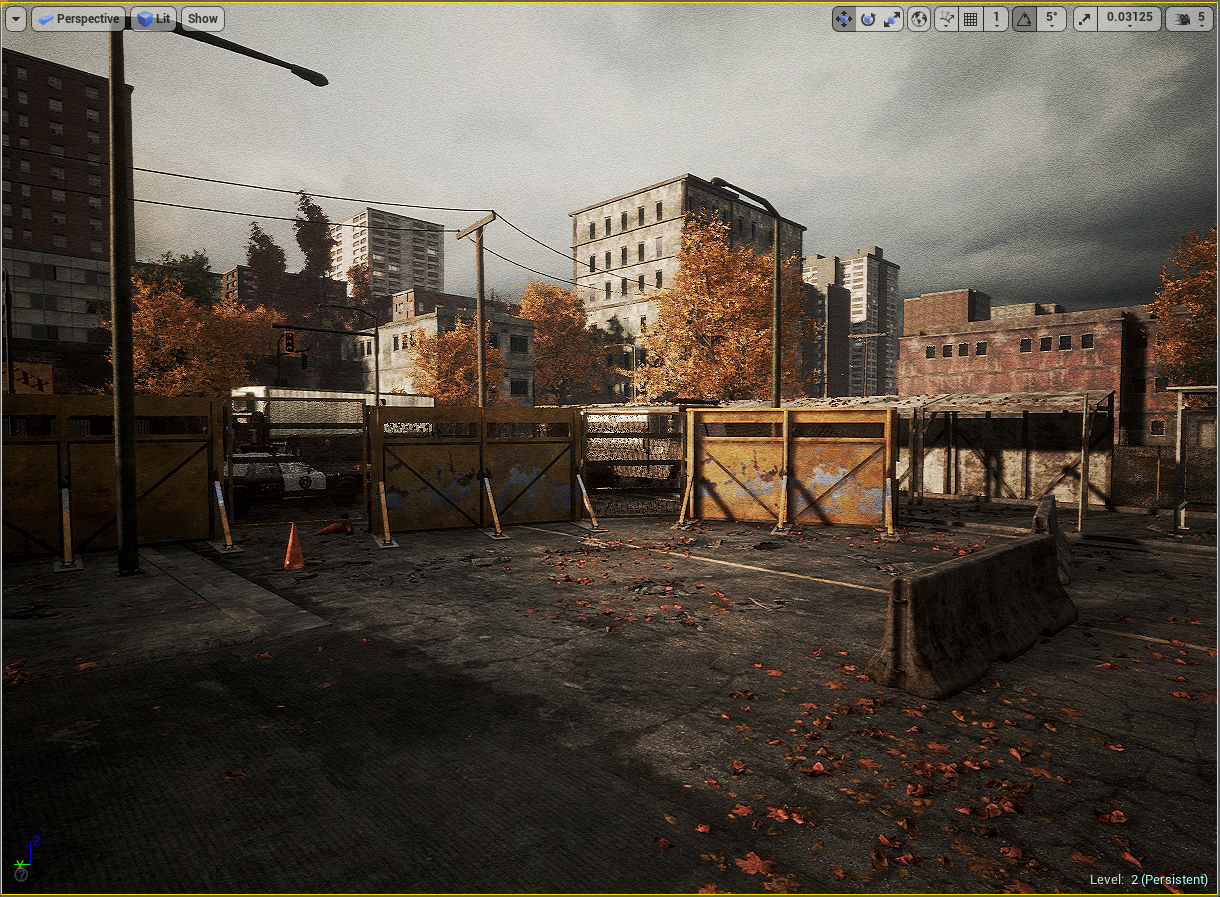Image resolution: width=1220 pixels, height=897 pixels.
Task: Select the translate (move) tool
Action: tap(844, 19)
